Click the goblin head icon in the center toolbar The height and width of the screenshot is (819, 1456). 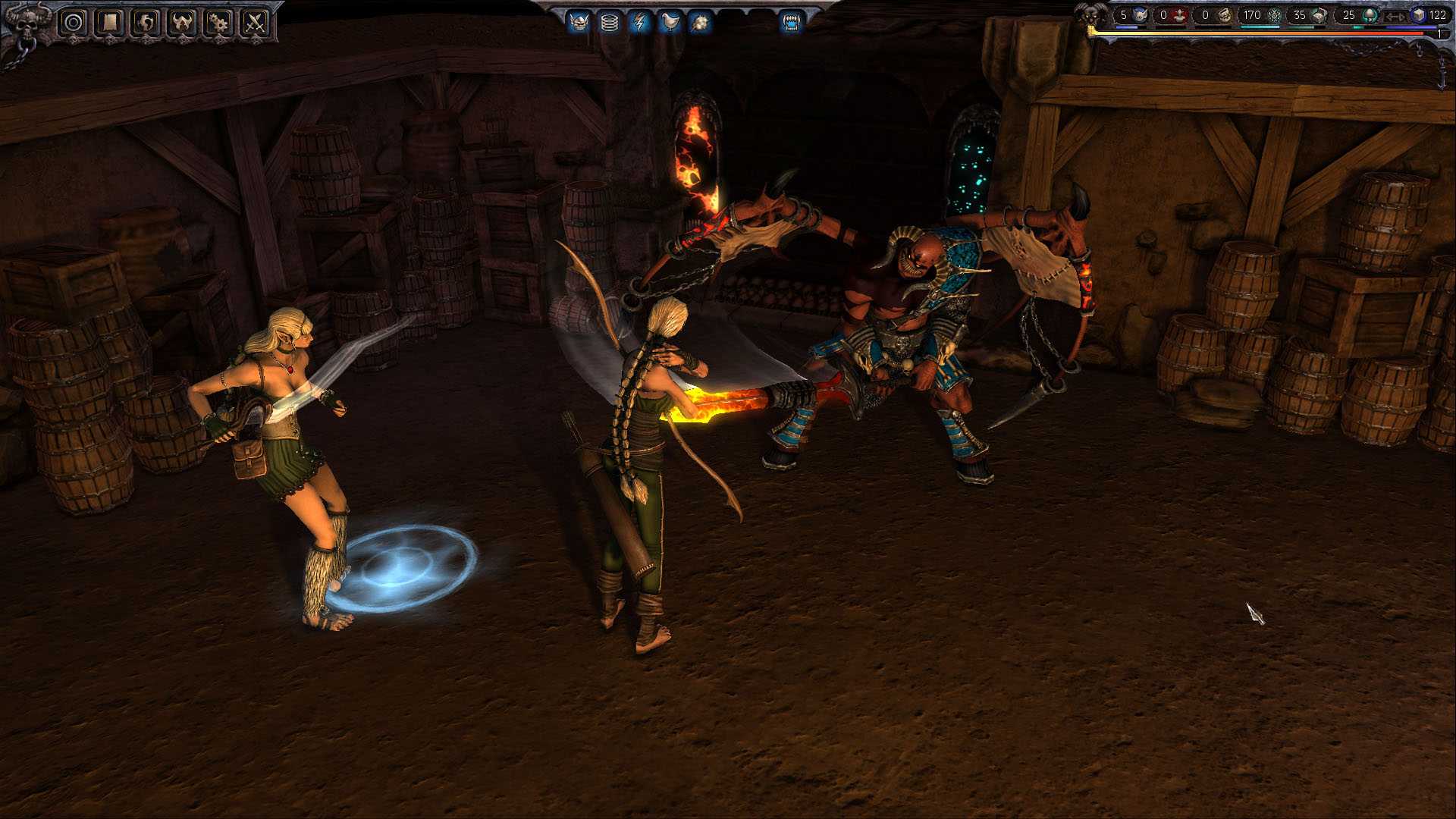[581, 24]
